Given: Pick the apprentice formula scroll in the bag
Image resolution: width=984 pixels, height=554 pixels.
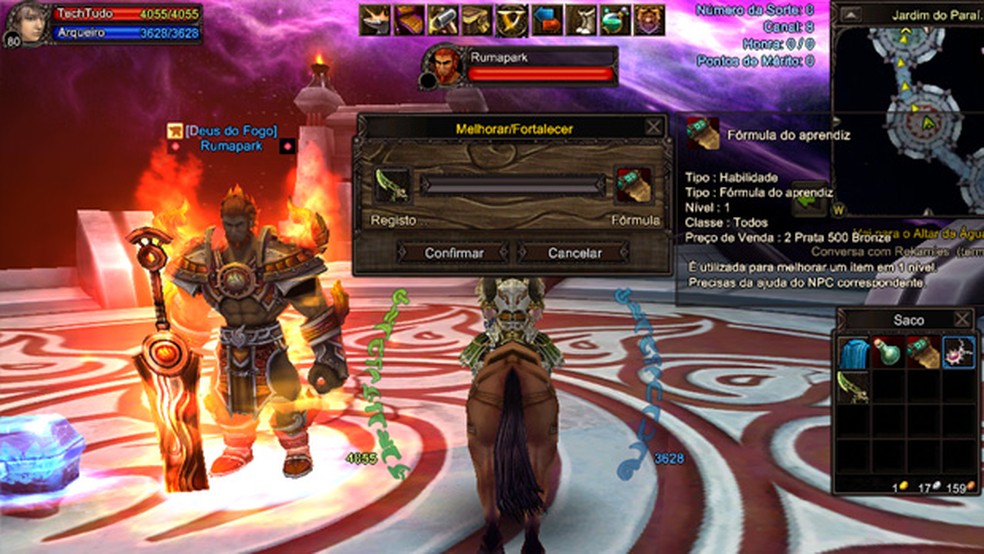Looking at the screenshot, I should coord(923,354).
